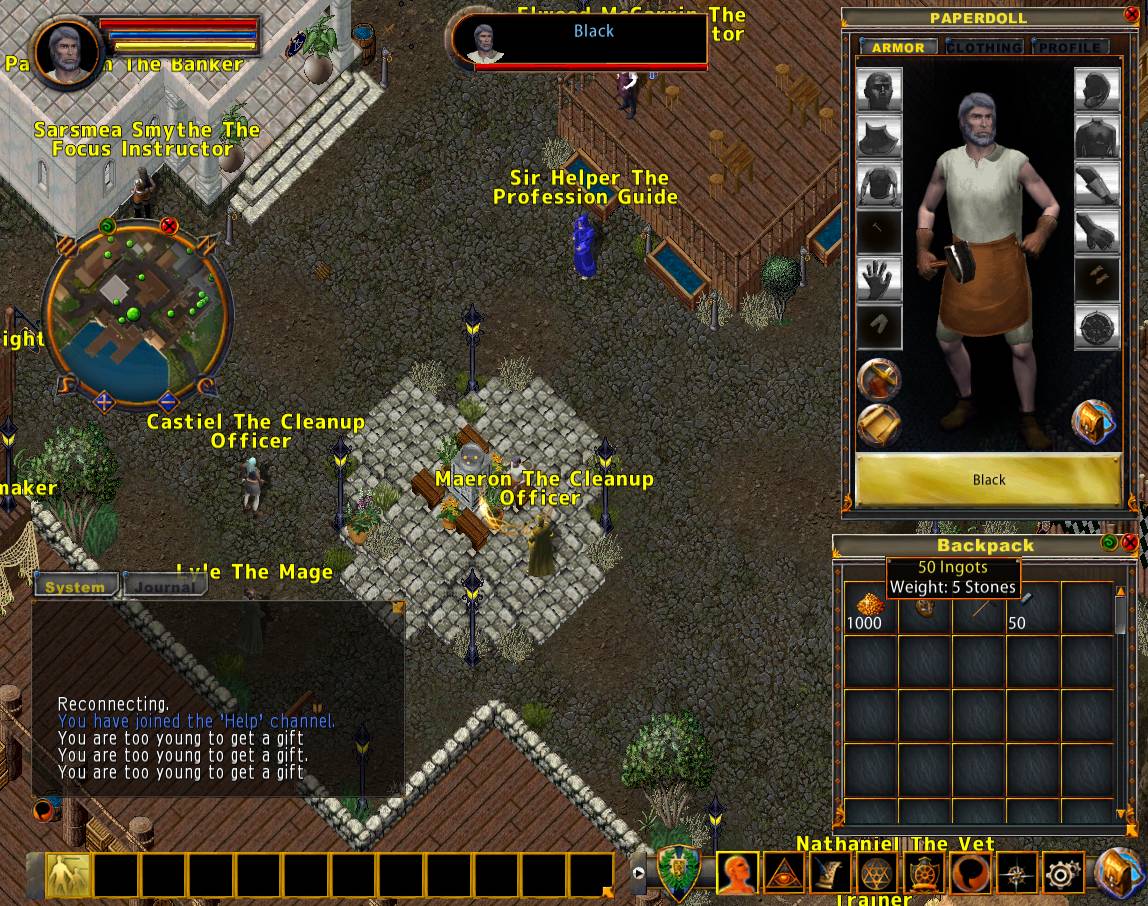
Task: Select the round shield equipment slot
Action: (x=1096, y=329)
